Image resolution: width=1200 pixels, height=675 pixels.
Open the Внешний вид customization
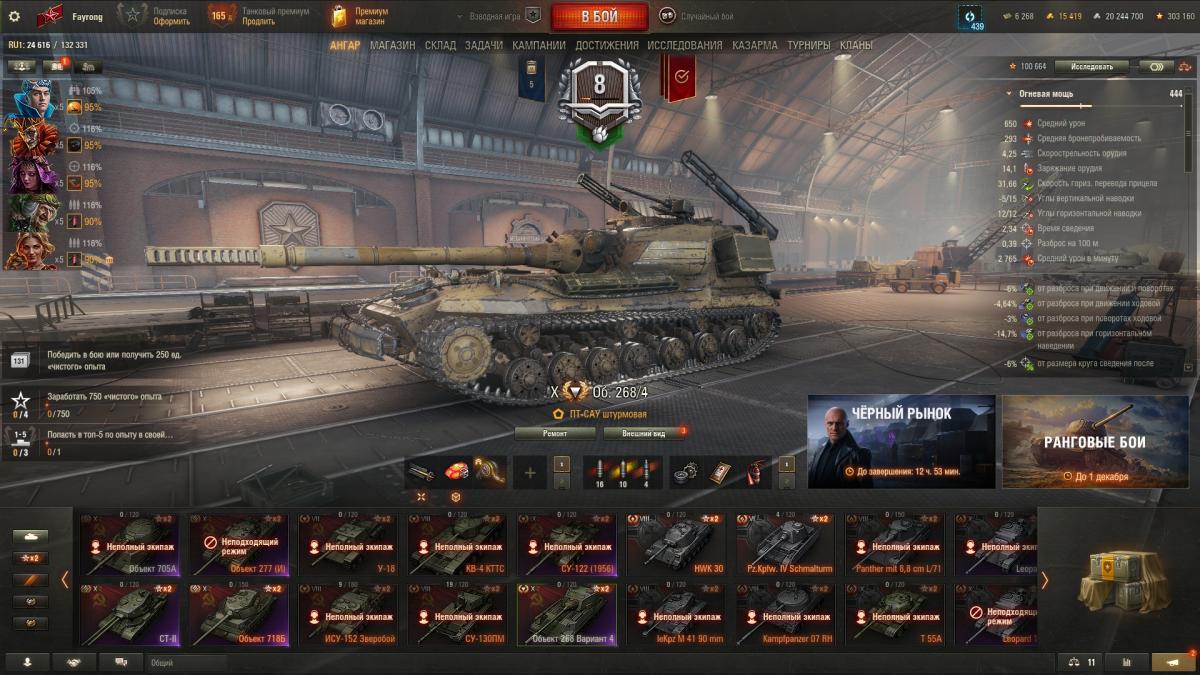pos(643,433)
